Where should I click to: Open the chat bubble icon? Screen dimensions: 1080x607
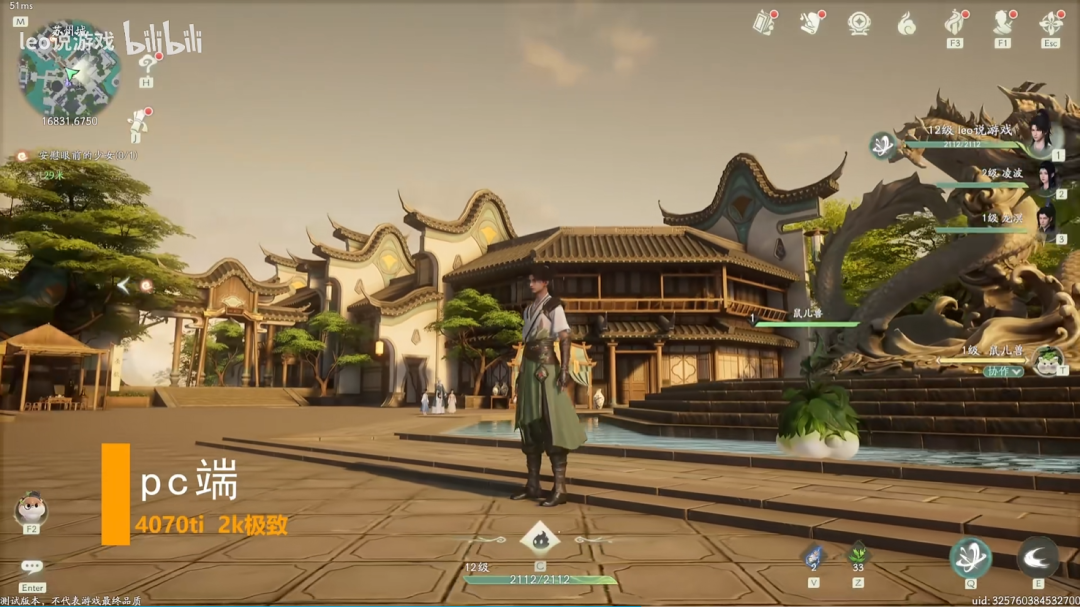(32, 567)
